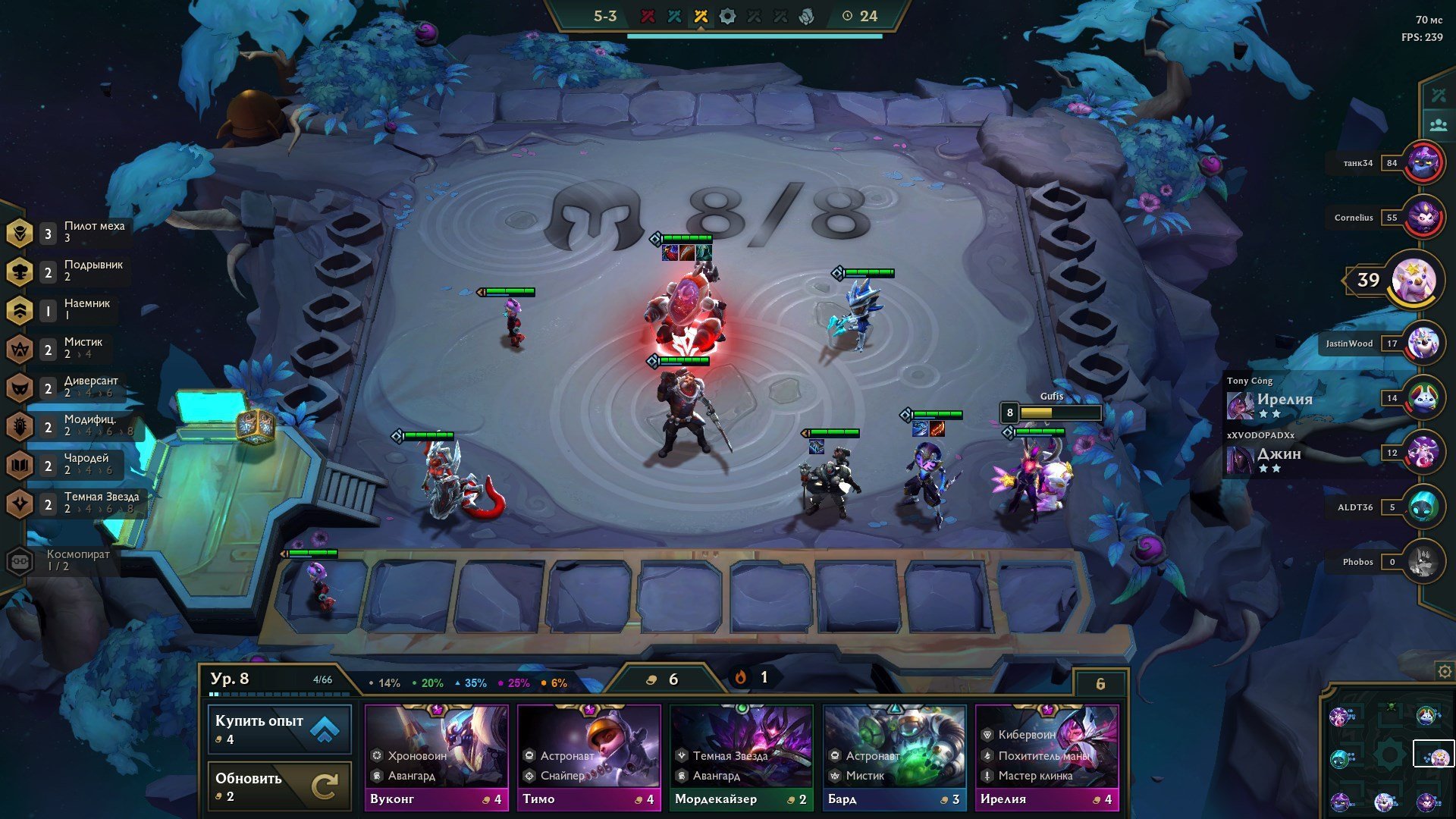Open the settings gear icon

(x=1445, y=672)
